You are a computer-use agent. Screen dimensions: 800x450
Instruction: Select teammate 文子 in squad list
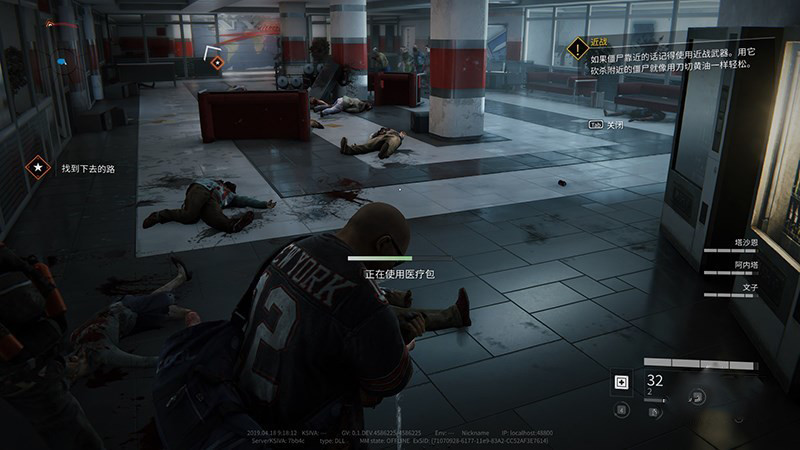749,288
